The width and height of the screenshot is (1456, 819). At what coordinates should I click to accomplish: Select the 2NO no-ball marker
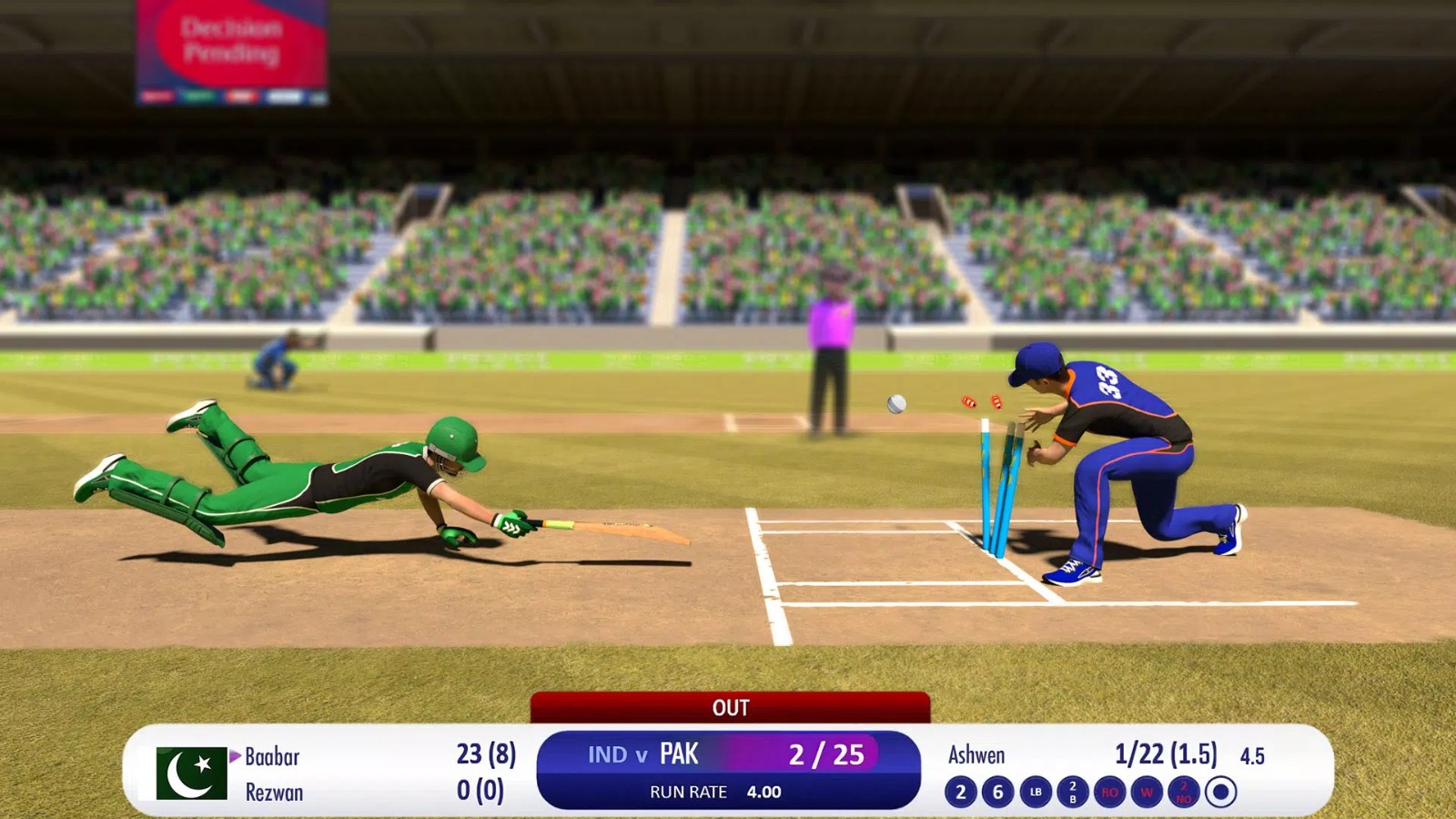[x=1183, y=790]
